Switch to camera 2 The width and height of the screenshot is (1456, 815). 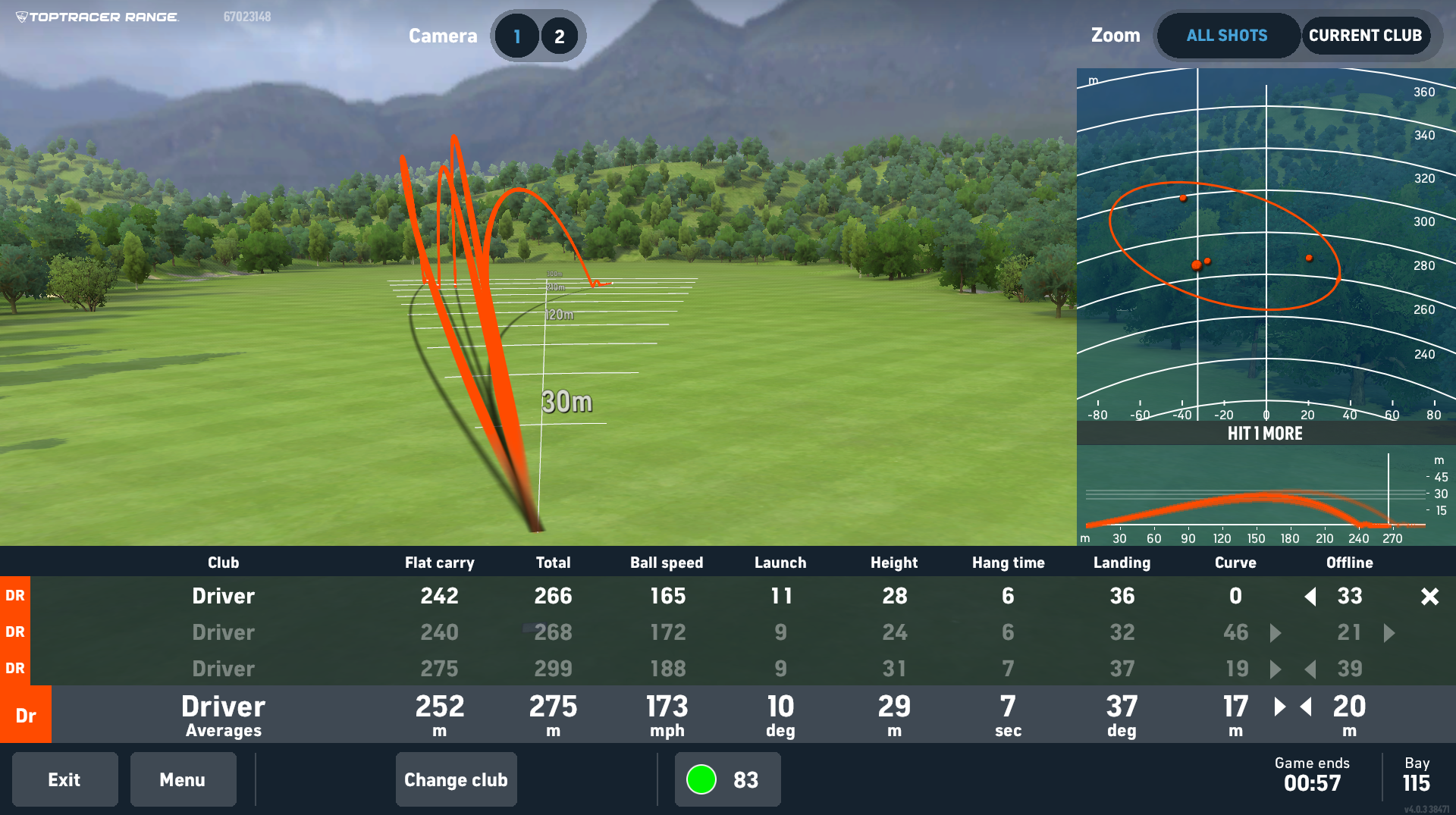coord(560,36)
